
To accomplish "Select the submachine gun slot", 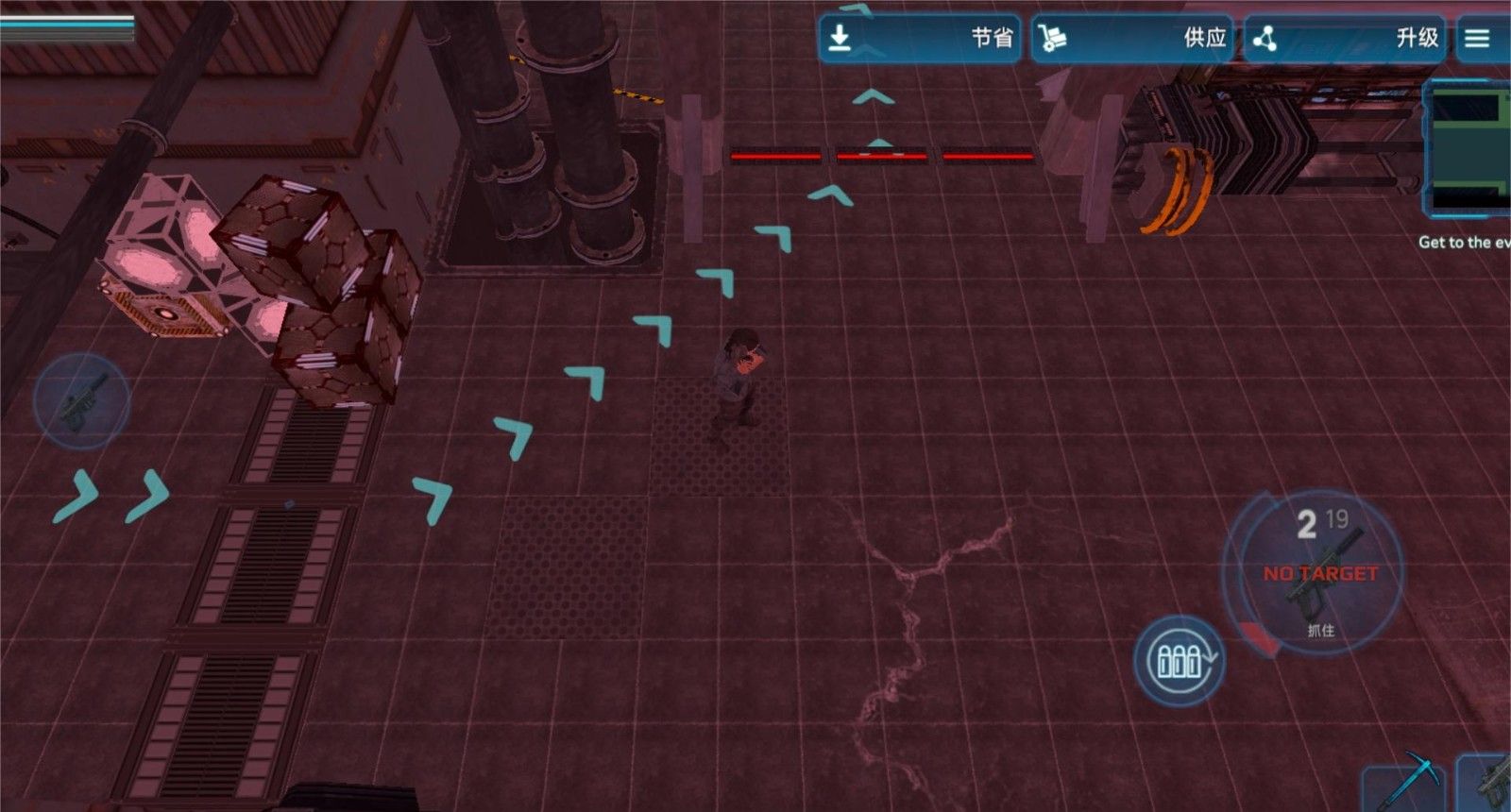I will coord(1487,783).
